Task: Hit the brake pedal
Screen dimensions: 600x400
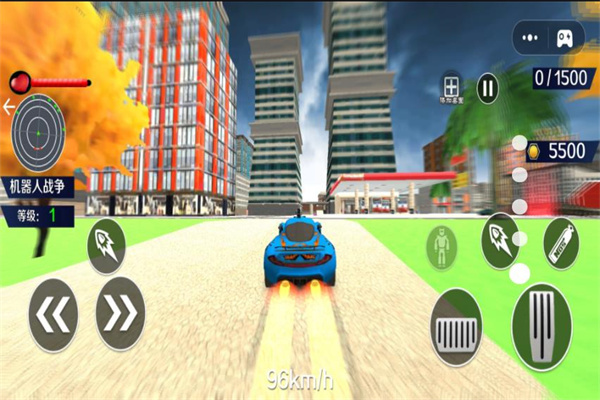Action: click(x=456, y=327)
